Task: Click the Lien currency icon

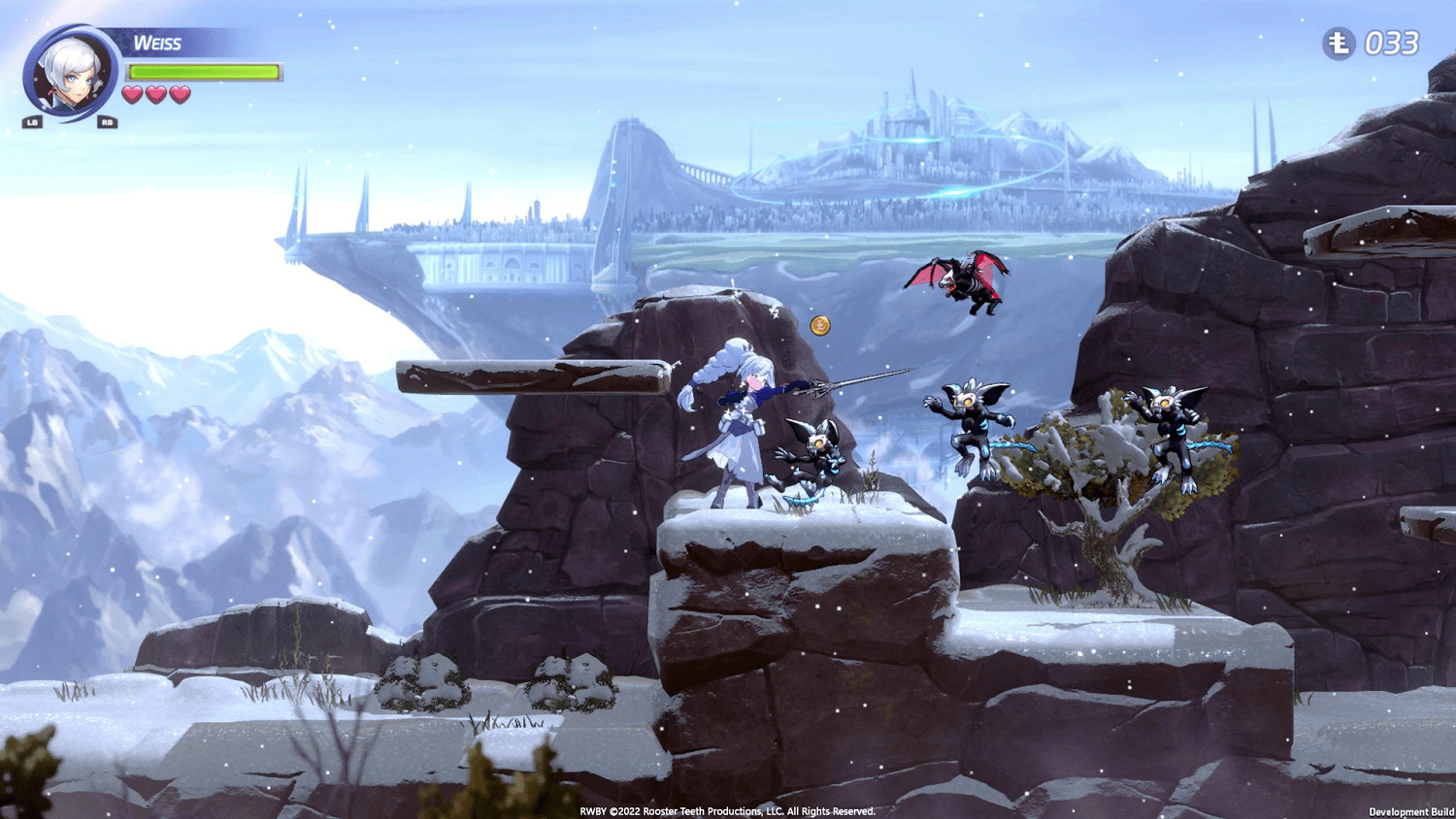Action: pos(1337,43)
